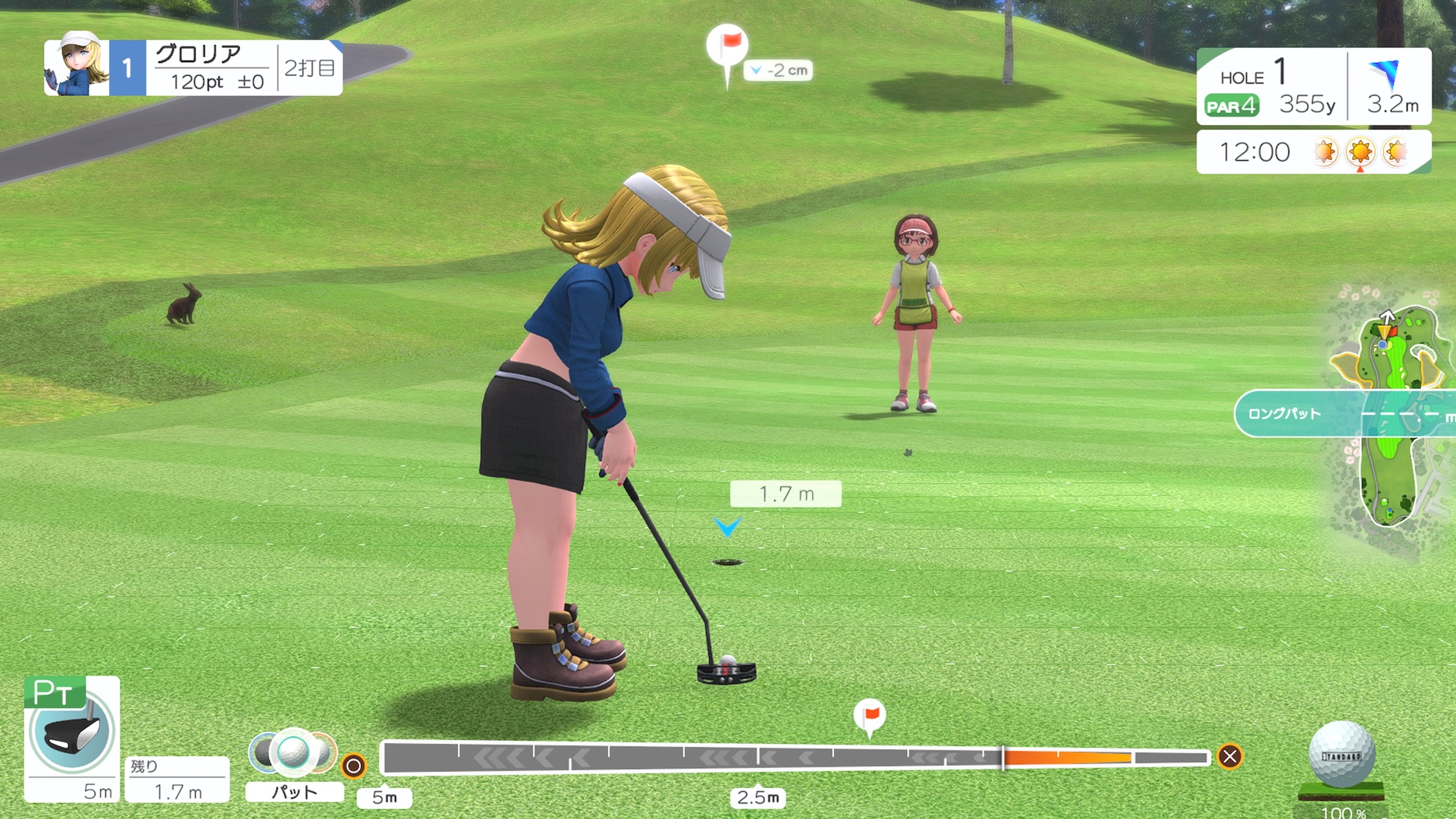
Task: Toggle the highlighted middle weather icon
Action: coord(1361,152)
